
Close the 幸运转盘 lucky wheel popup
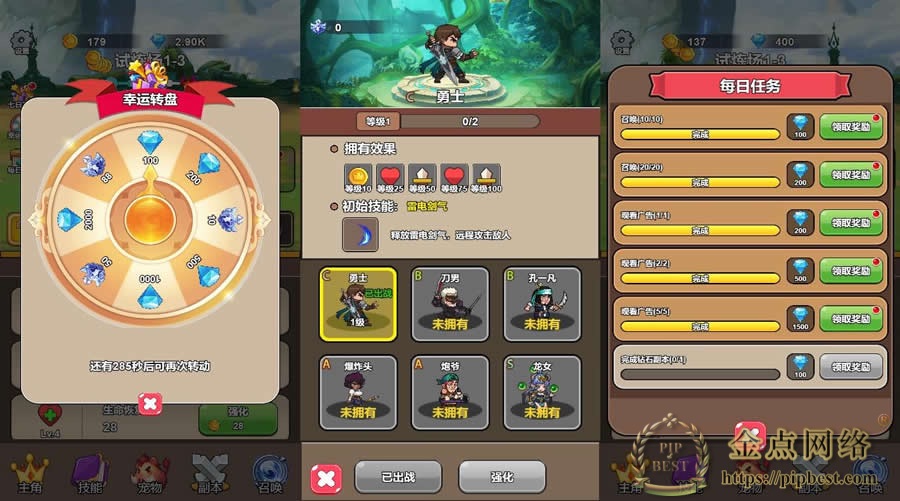click(149, 403)
